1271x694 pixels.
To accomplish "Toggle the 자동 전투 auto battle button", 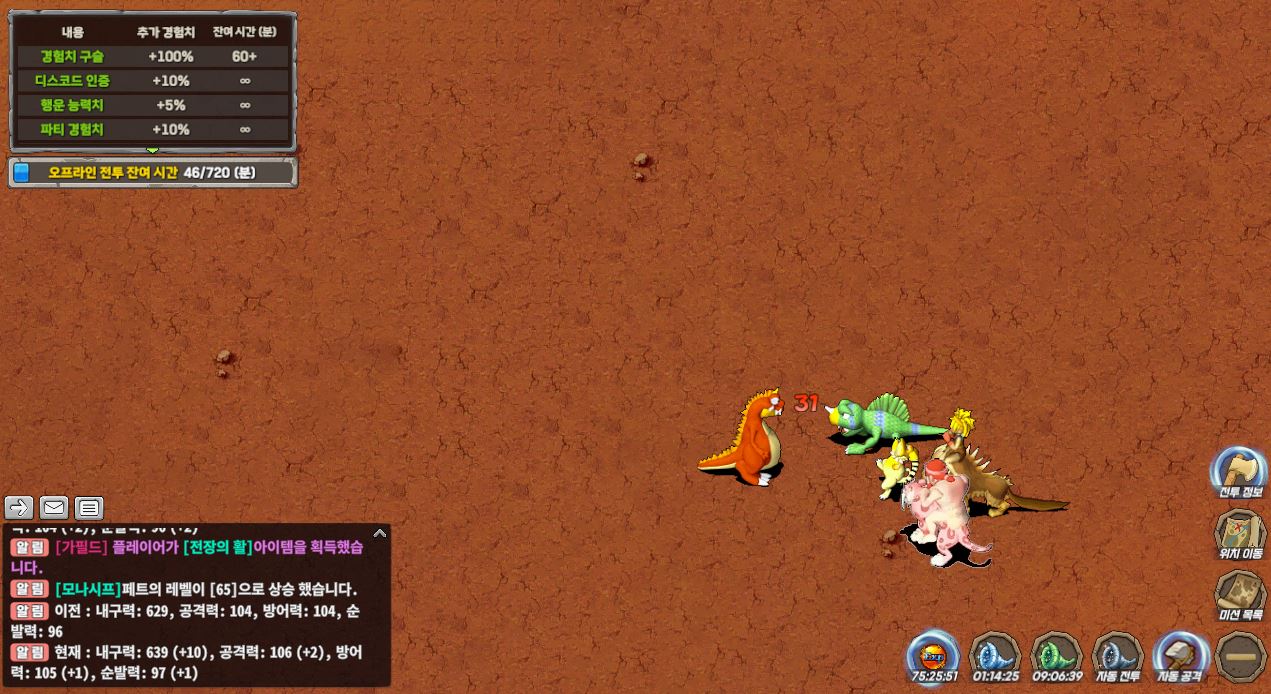I will 1117,656.
